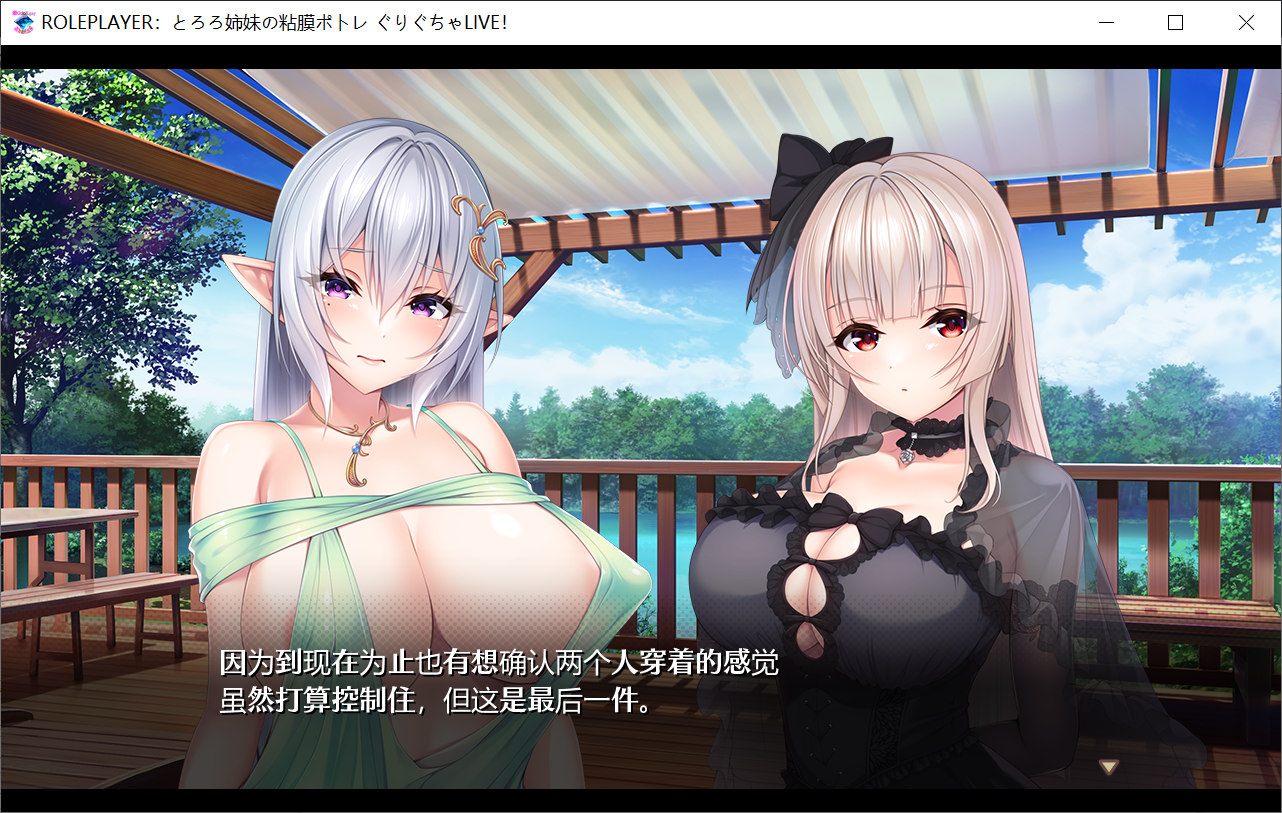Maximize the game window
Image resolution: width=1282 pixels, height=813 pixels.
click(x=1175, y=22)
